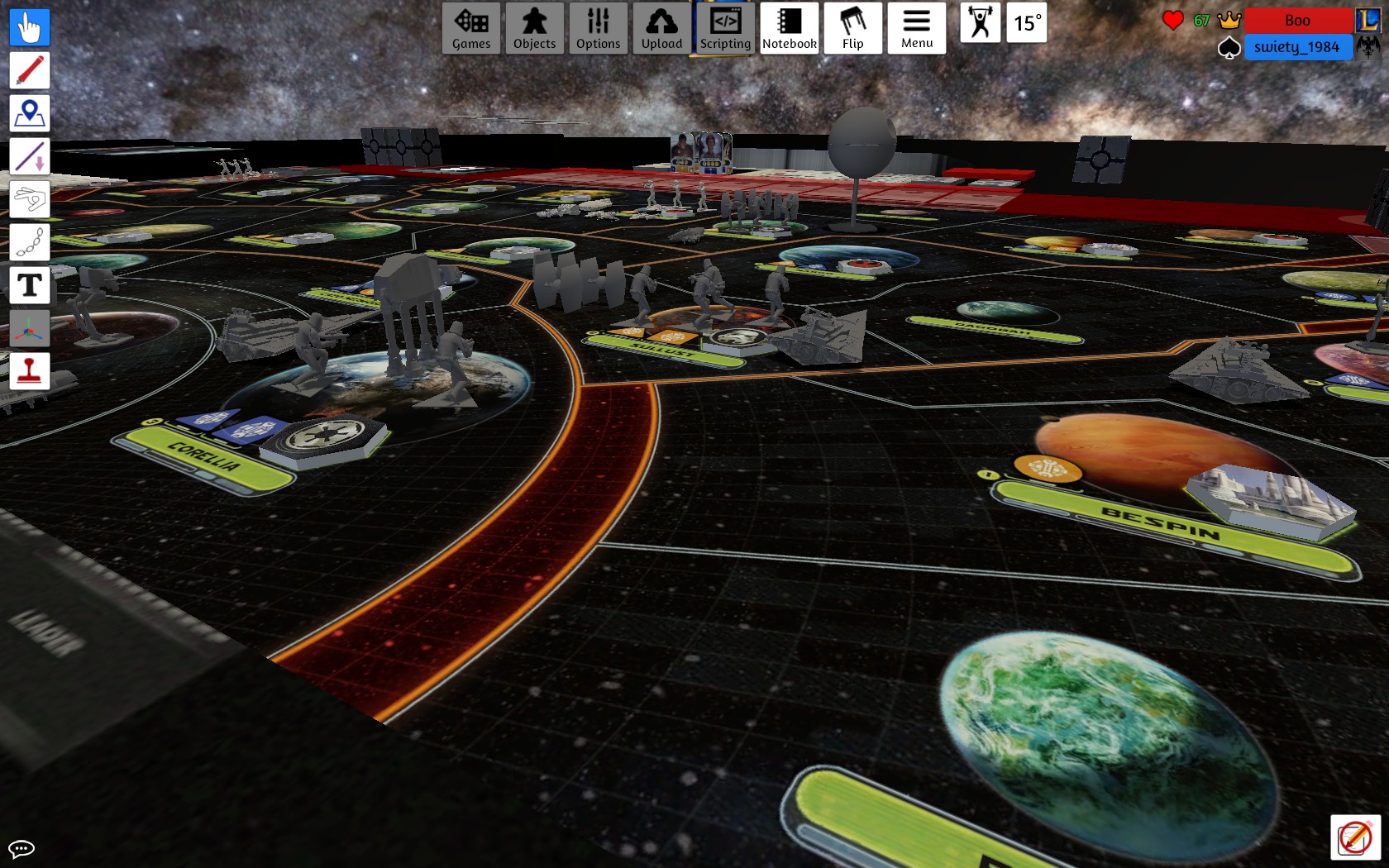The image size is (1389, 868).
Task: Open the Scripting editor
Action: (x=725, y=28)
